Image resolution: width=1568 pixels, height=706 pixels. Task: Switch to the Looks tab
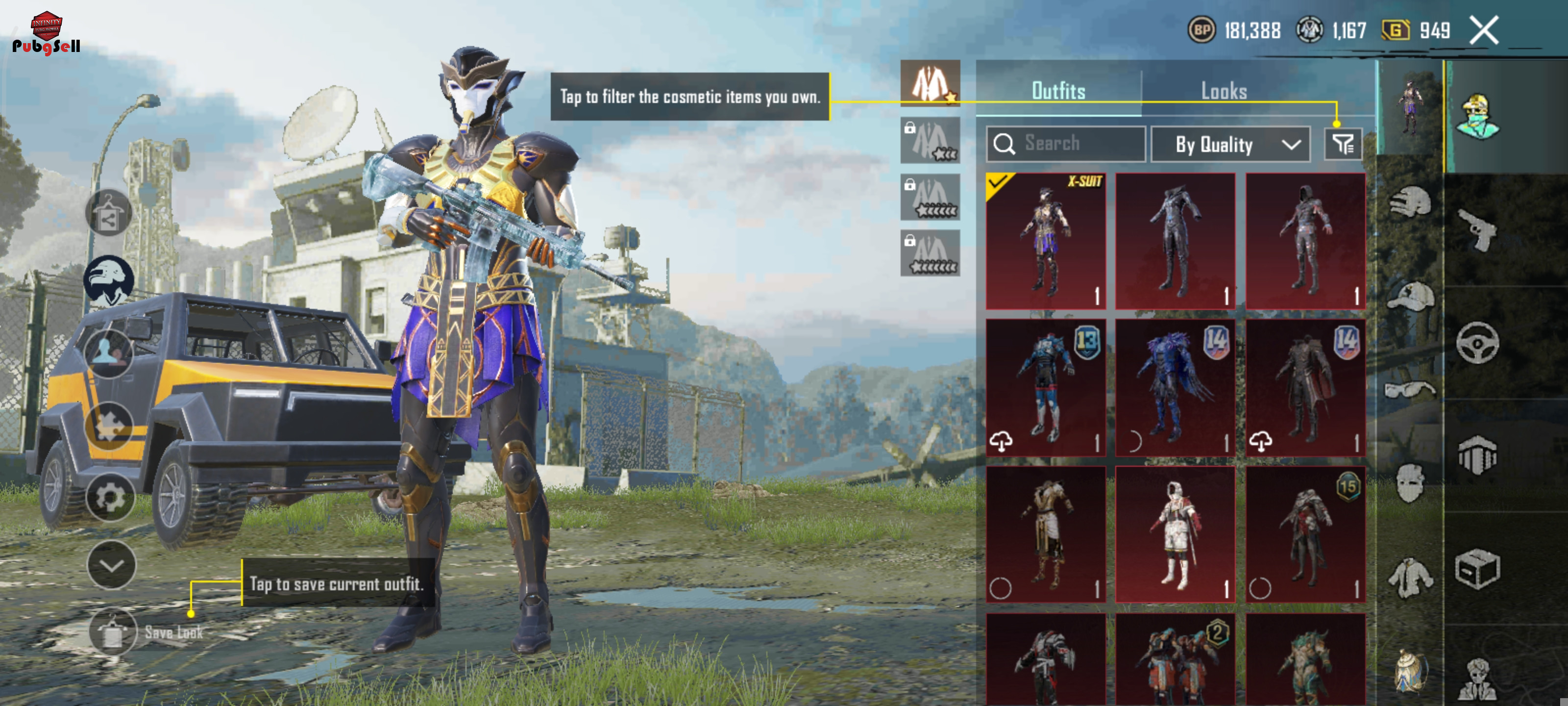coord(1224,91)
